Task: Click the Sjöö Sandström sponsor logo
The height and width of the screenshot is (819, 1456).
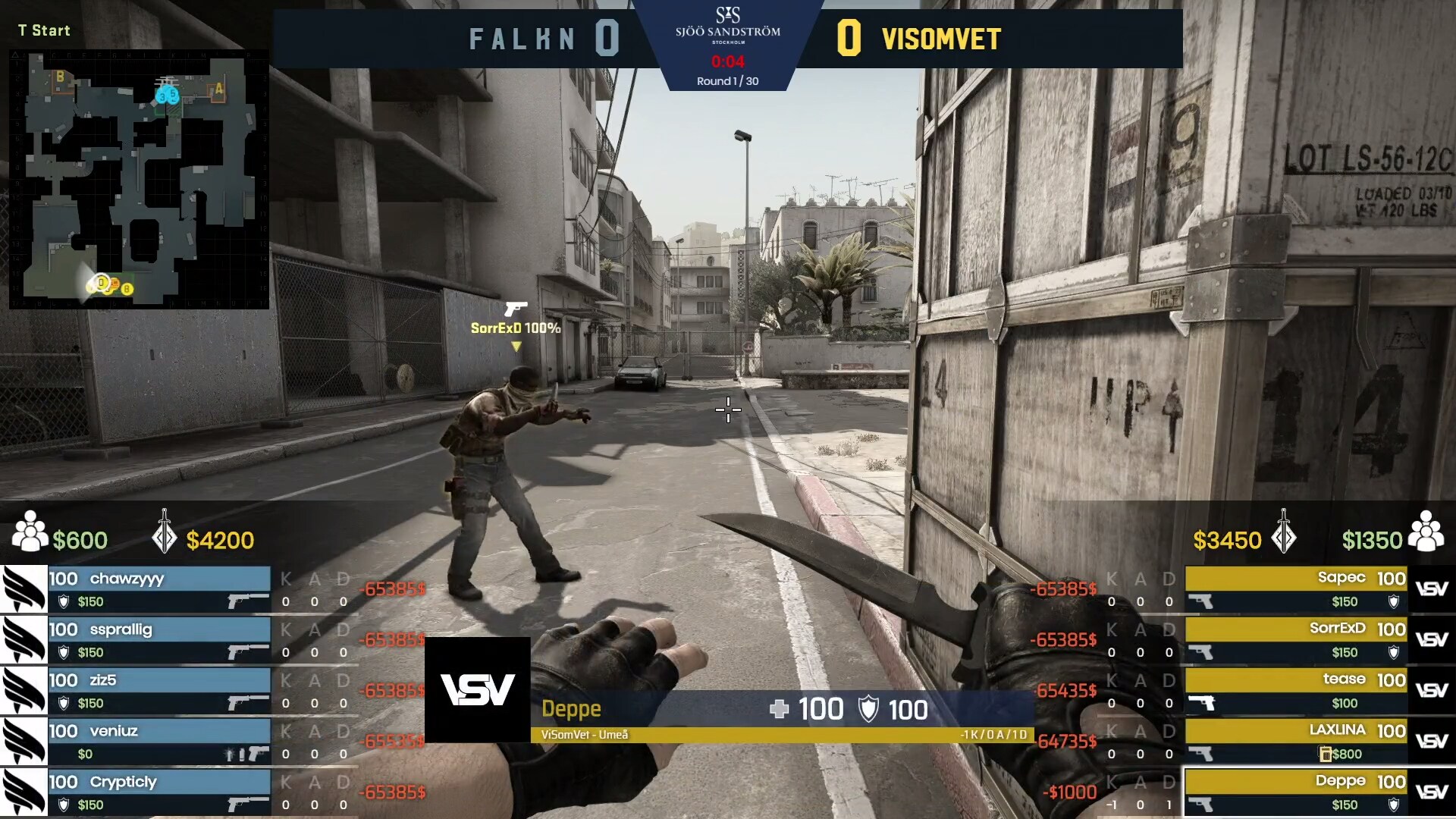Action: (727, 26)
